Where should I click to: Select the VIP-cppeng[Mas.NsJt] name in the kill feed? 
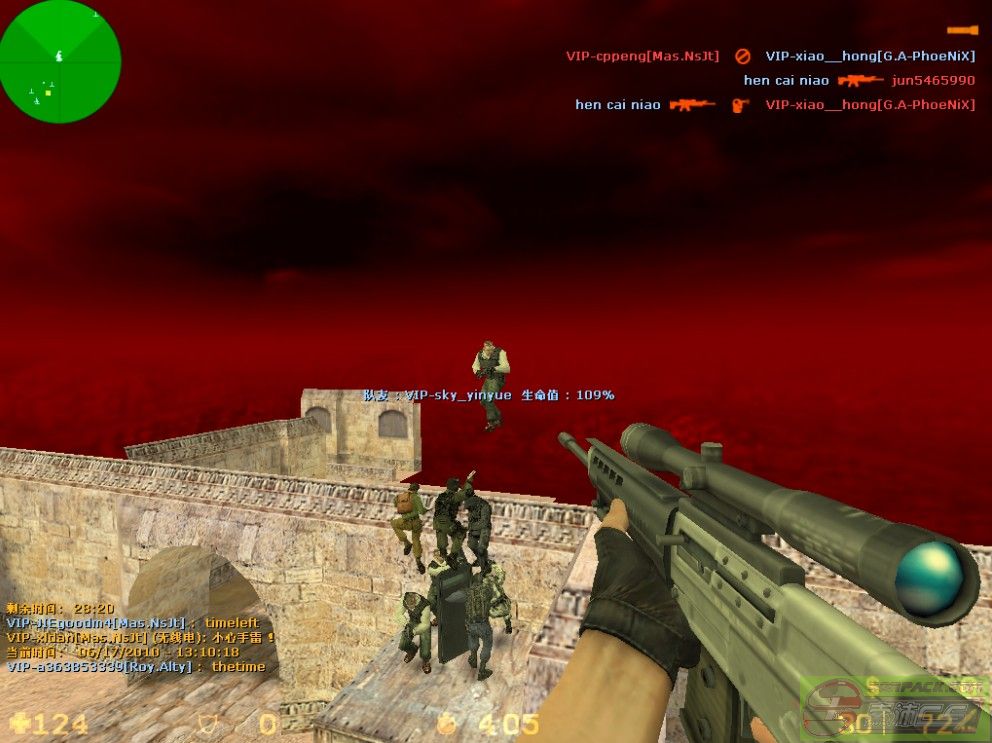click(642, 56)
